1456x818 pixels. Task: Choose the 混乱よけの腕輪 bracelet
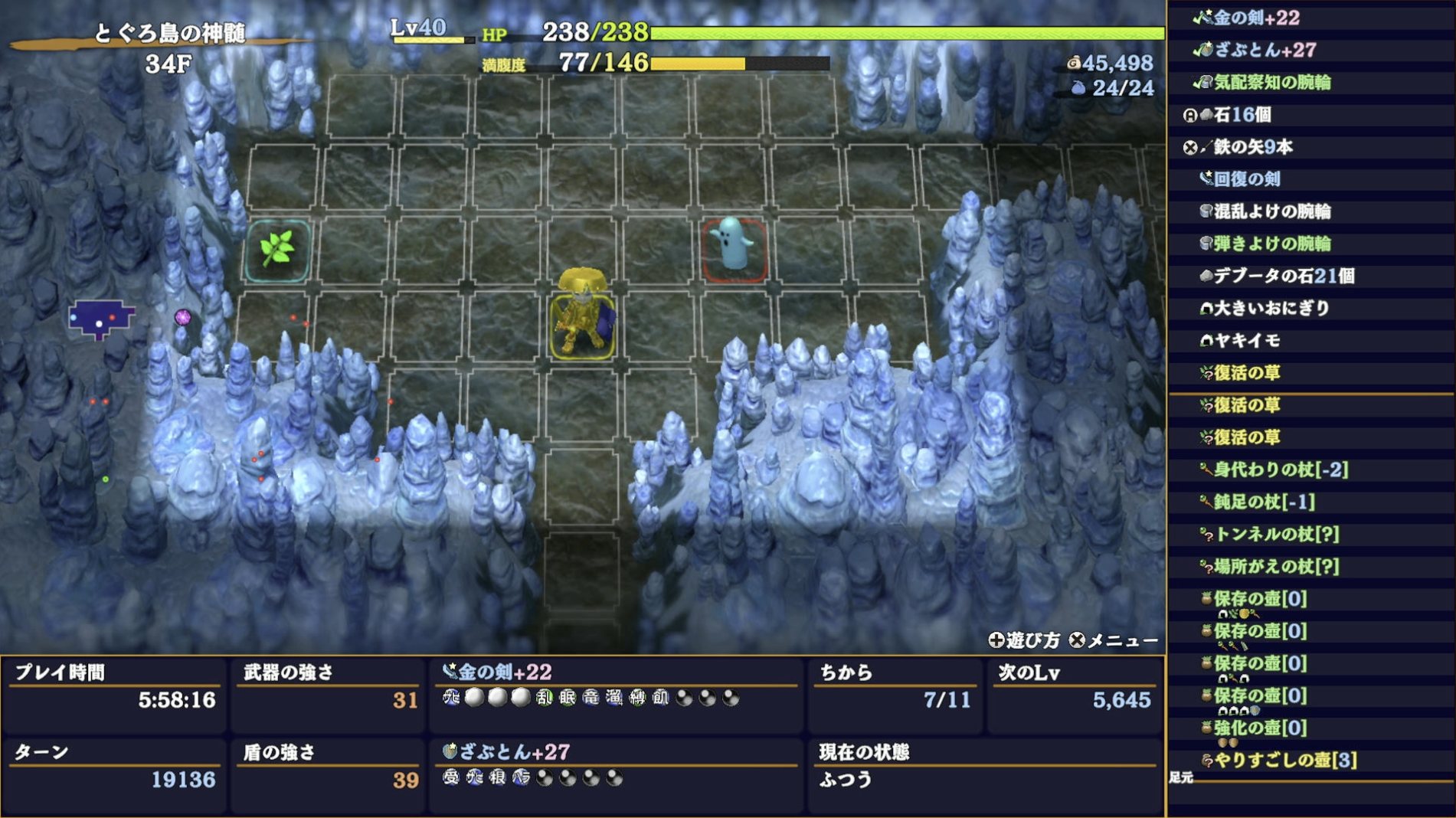(x=1271, y=211)
